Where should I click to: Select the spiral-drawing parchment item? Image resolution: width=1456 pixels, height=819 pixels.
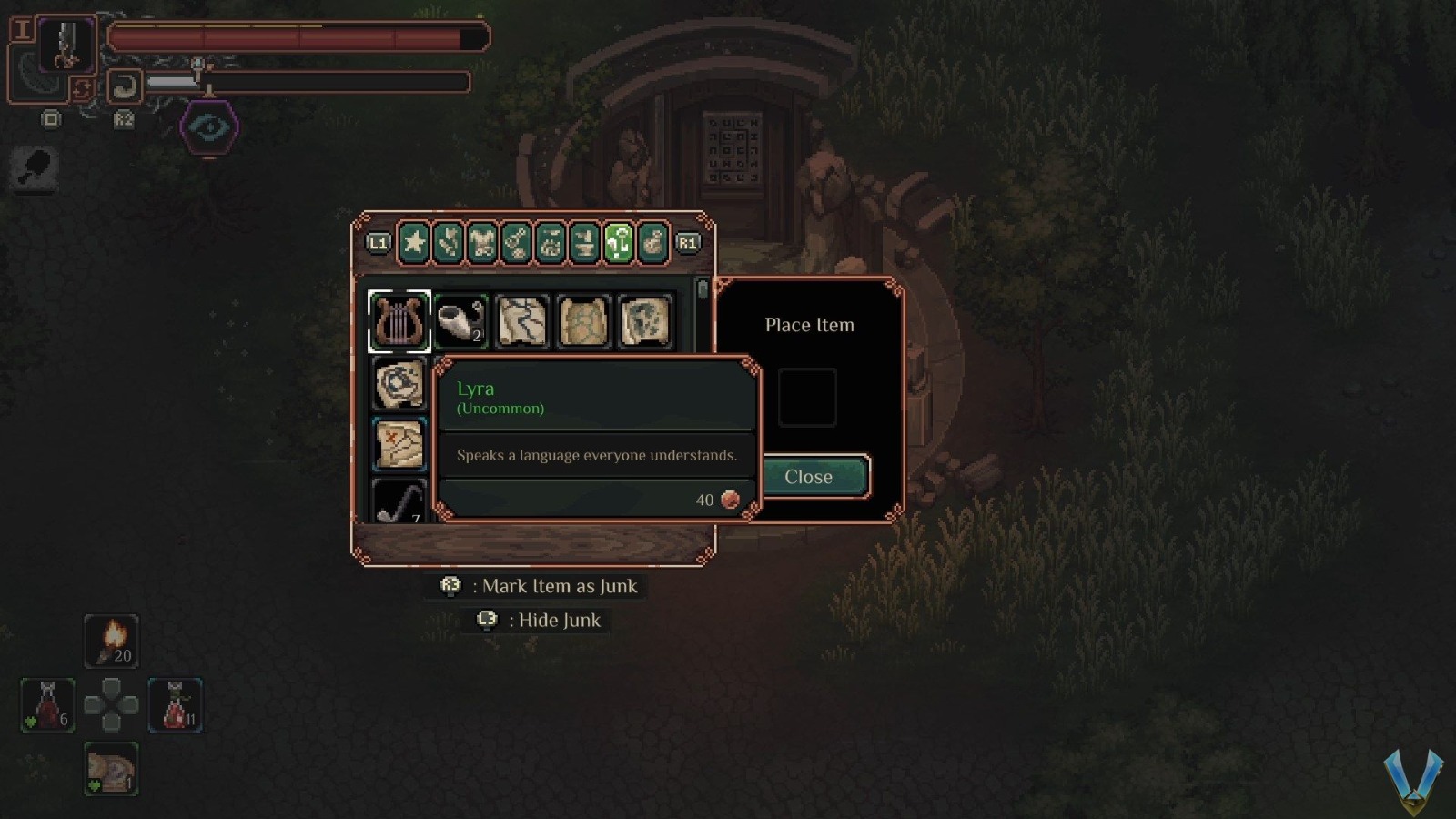pyautogui.click(x=399, y=383)
